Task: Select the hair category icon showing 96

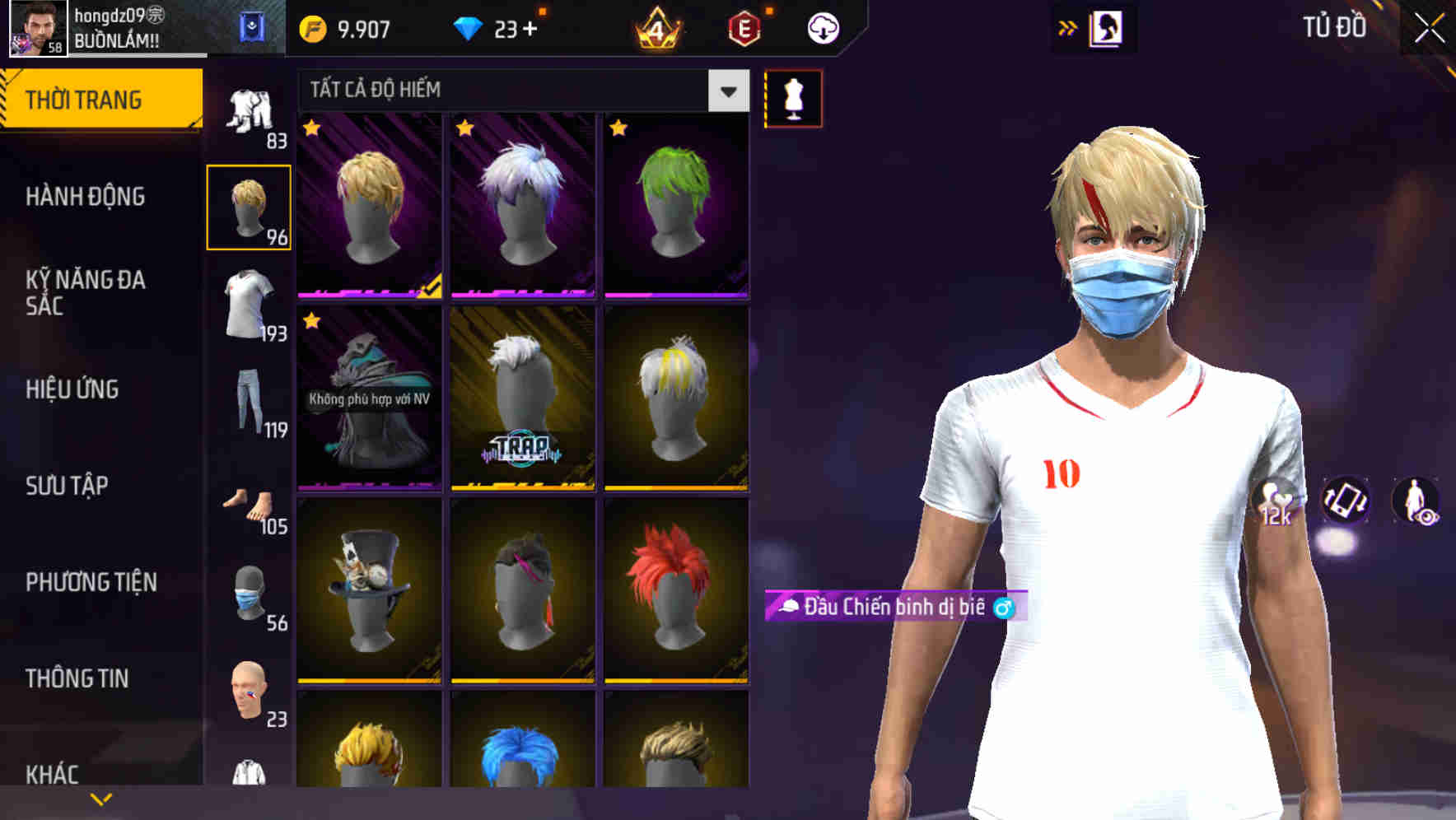Action: (x=250, y=206)
